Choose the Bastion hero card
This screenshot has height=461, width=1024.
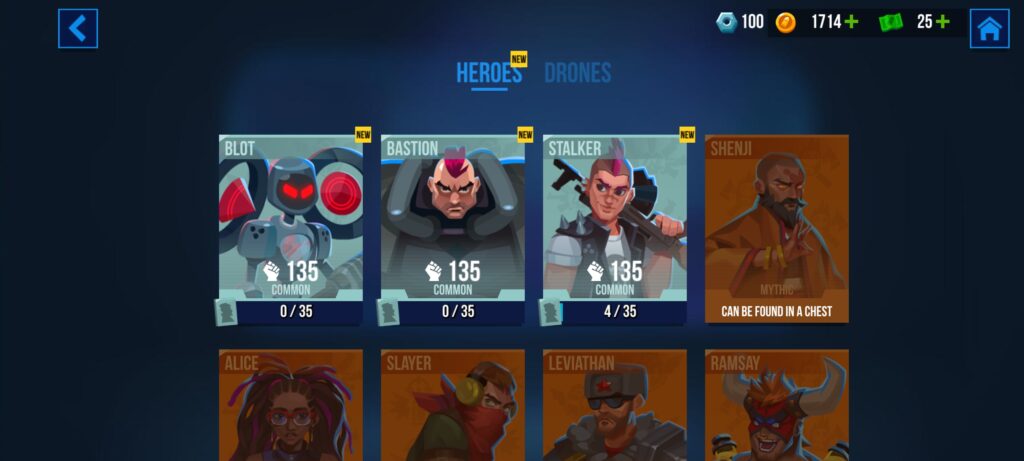pos(453,229)
